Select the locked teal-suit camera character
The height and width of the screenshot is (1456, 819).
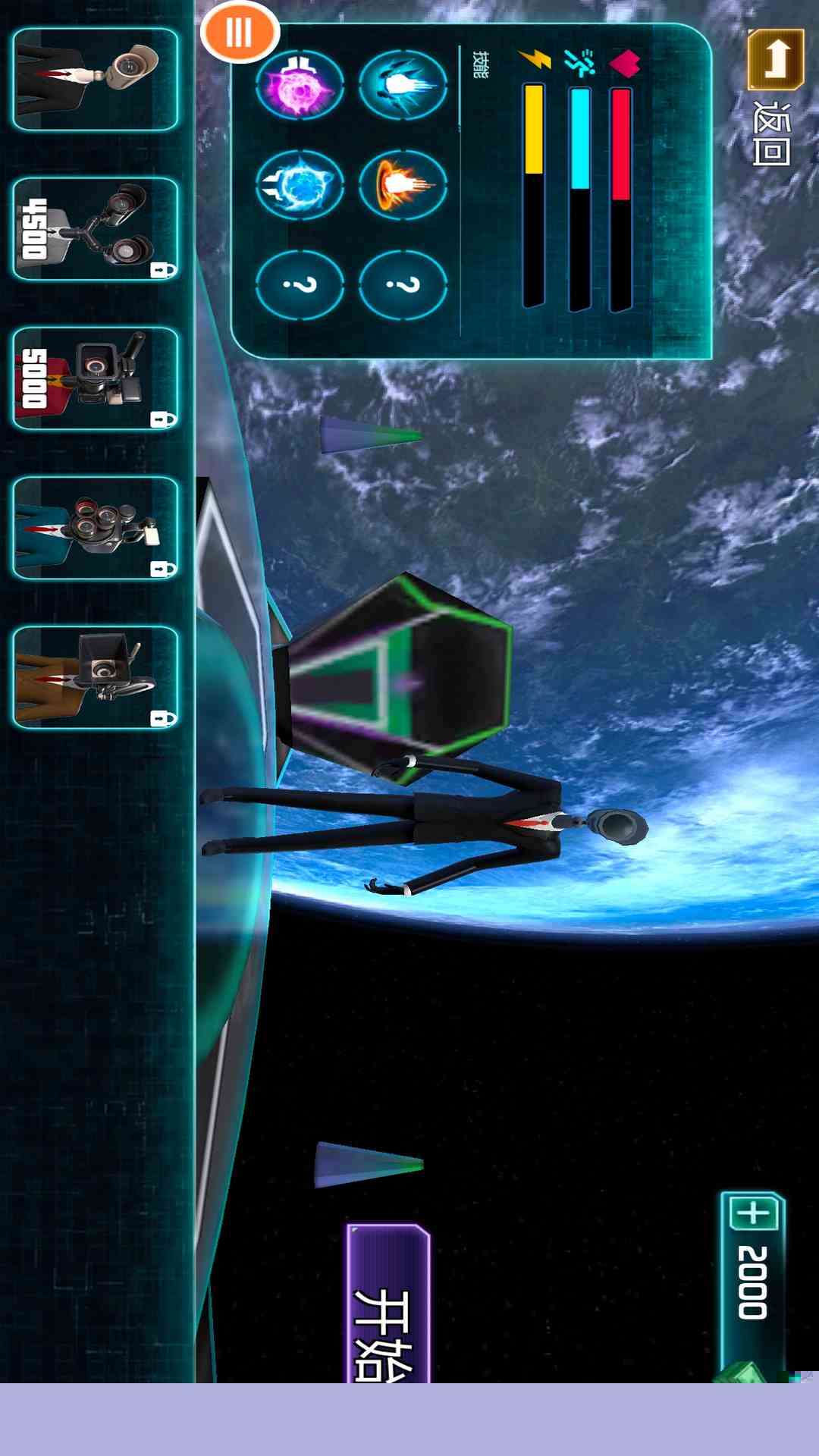tap(96, 528)
